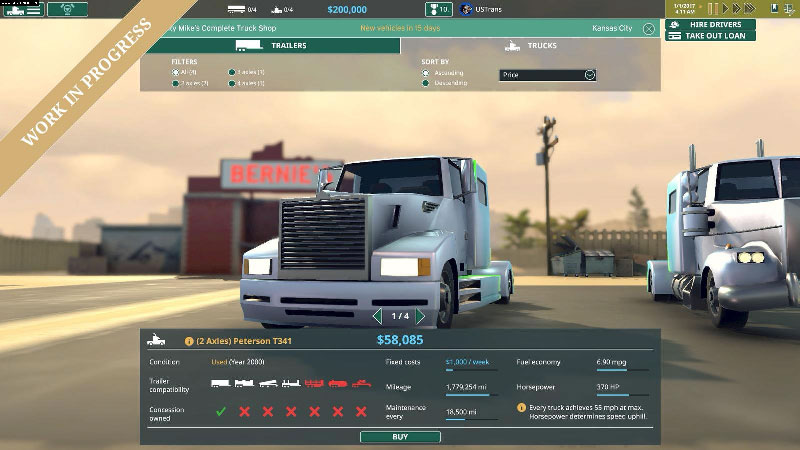Close the truck shop window
Viewport: 800px width, 450px height.
tap(649, 29)
